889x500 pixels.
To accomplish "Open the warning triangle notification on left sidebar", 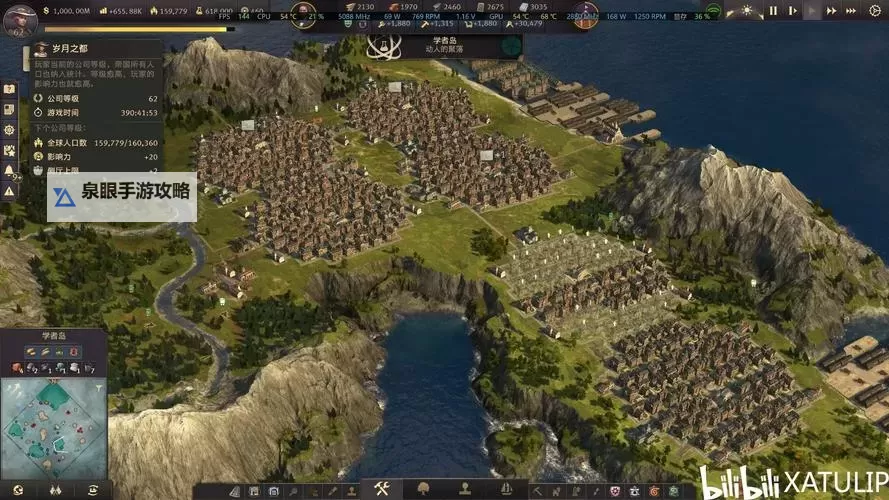I will (x=9, y=191).
